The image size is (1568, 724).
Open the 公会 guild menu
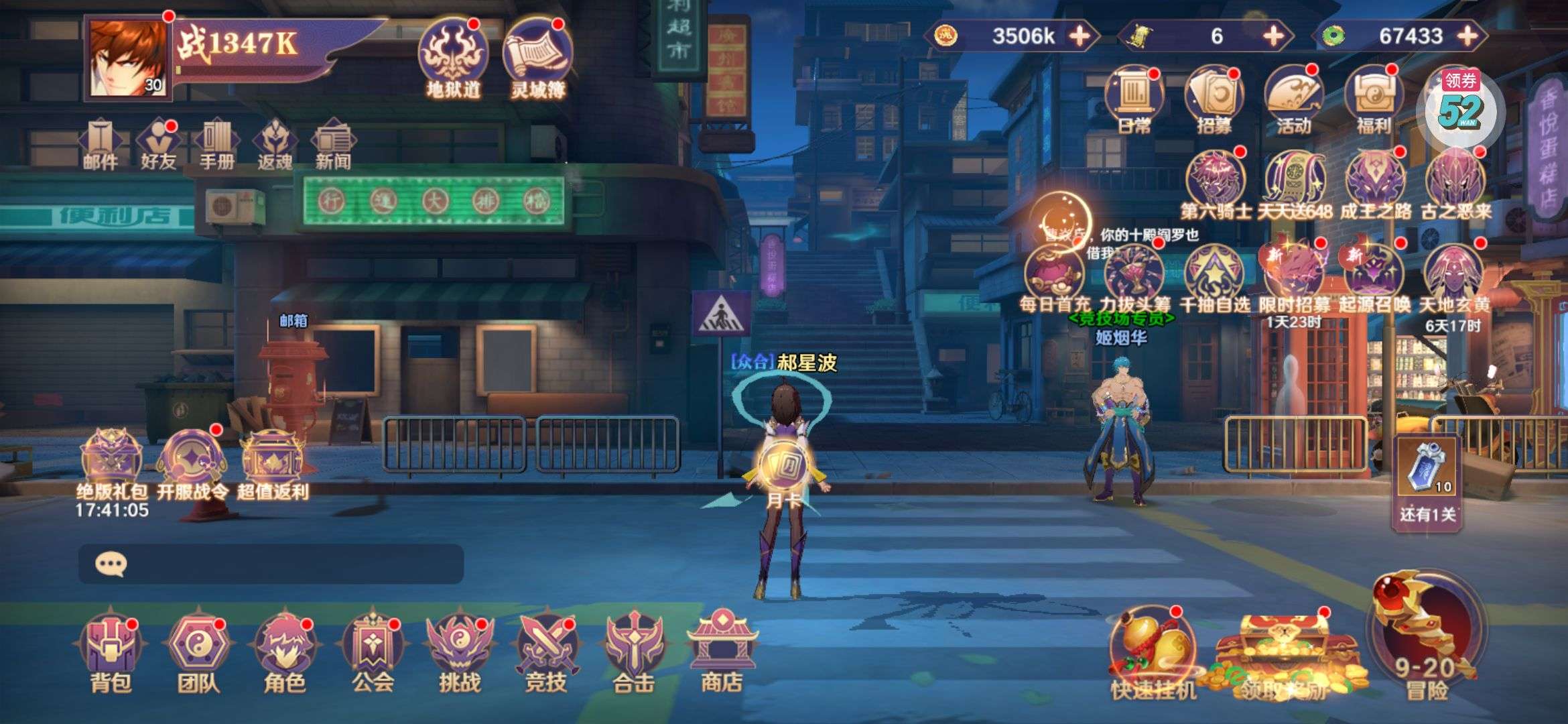tap(373, 651)
